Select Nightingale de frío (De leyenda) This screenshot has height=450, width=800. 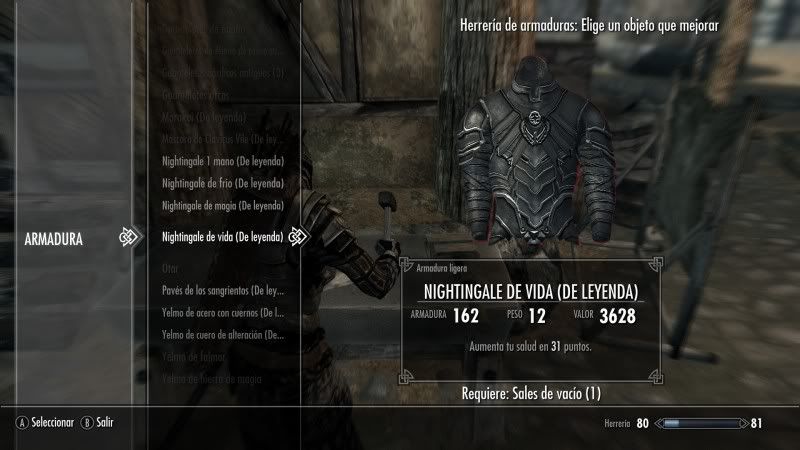click(x=222, y=183)
